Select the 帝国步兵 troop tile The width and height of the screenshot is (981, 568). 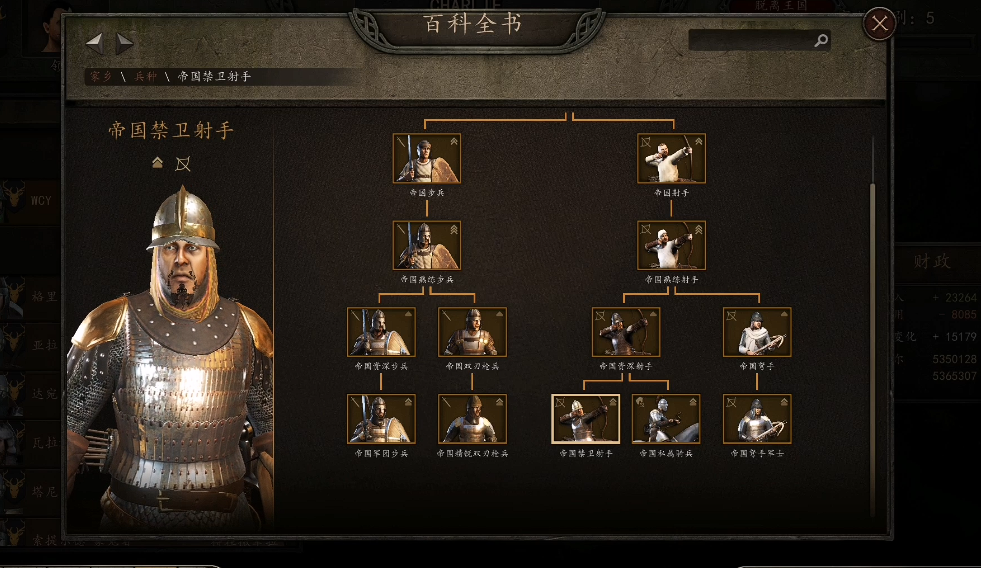426,159
